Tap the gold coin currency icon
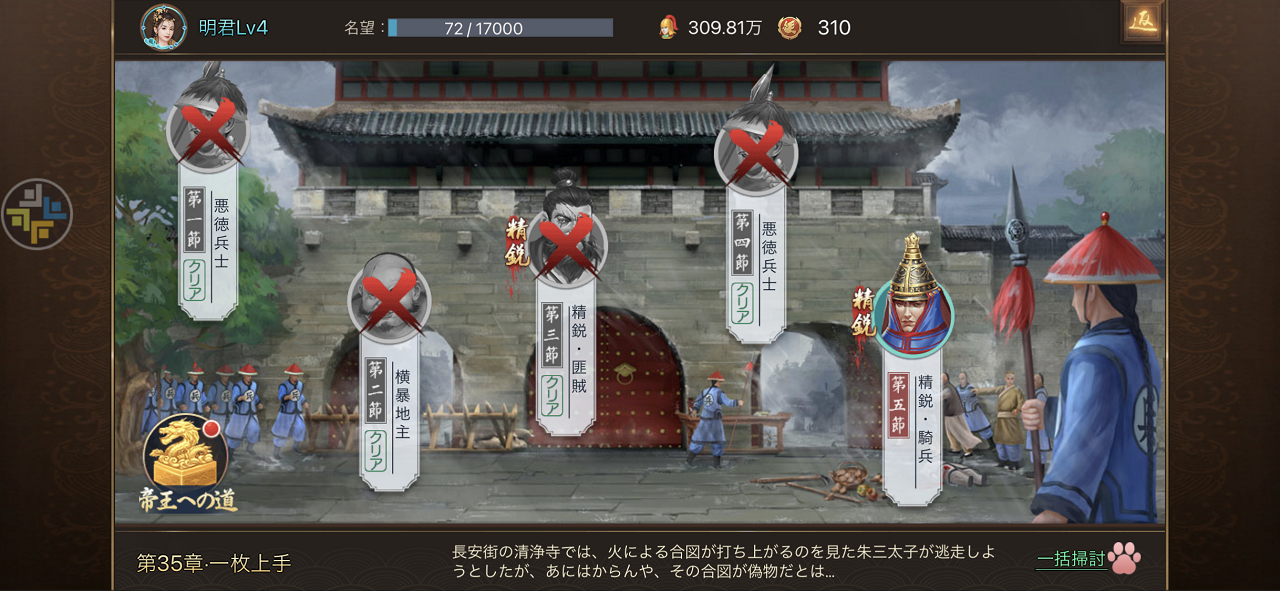Screen dimensions: 1280x591 pos(790,28)
